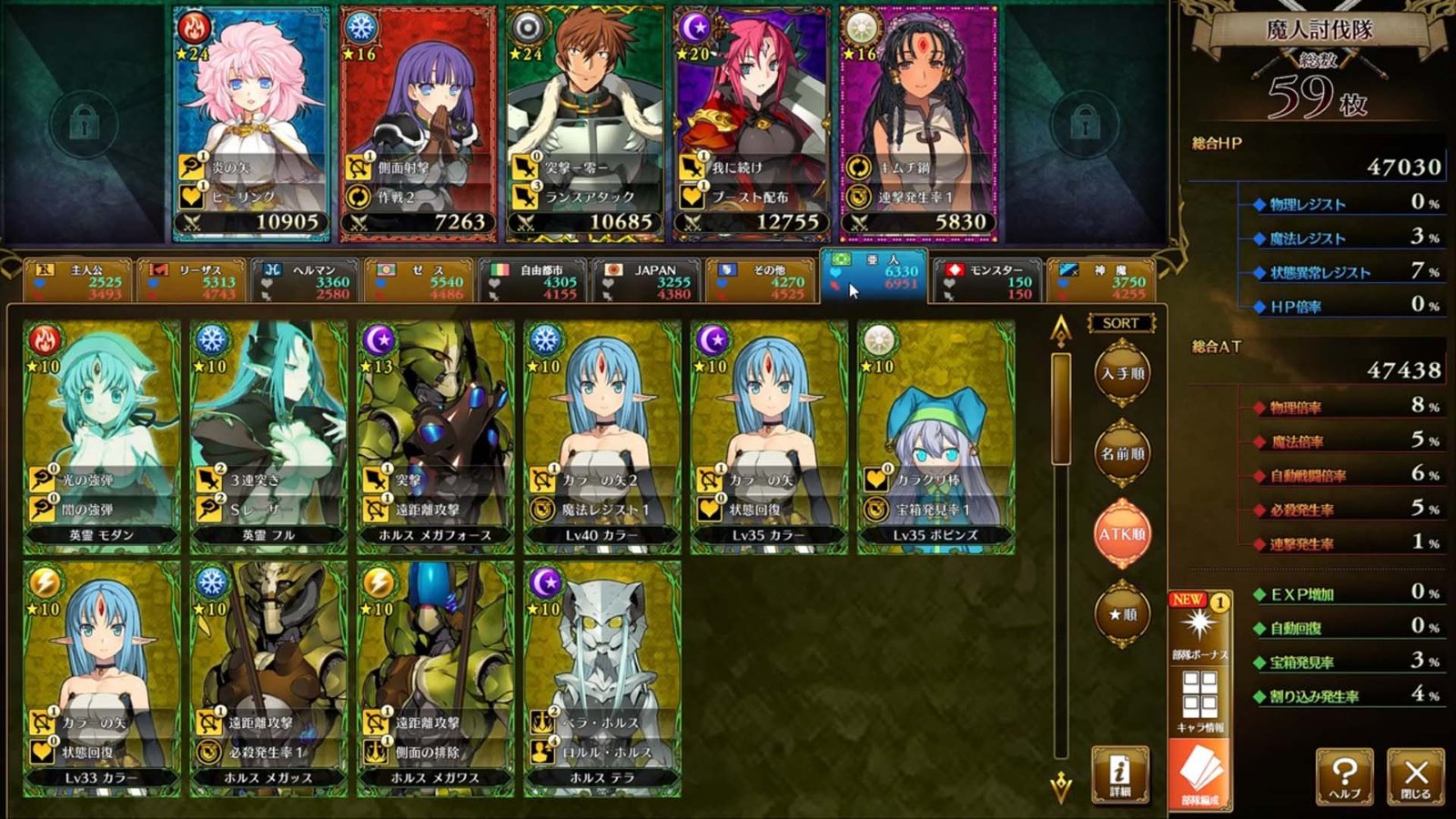1456x819 pixels.
Task: Open the 自由都市 tab
Action: (x=533, y=281)
